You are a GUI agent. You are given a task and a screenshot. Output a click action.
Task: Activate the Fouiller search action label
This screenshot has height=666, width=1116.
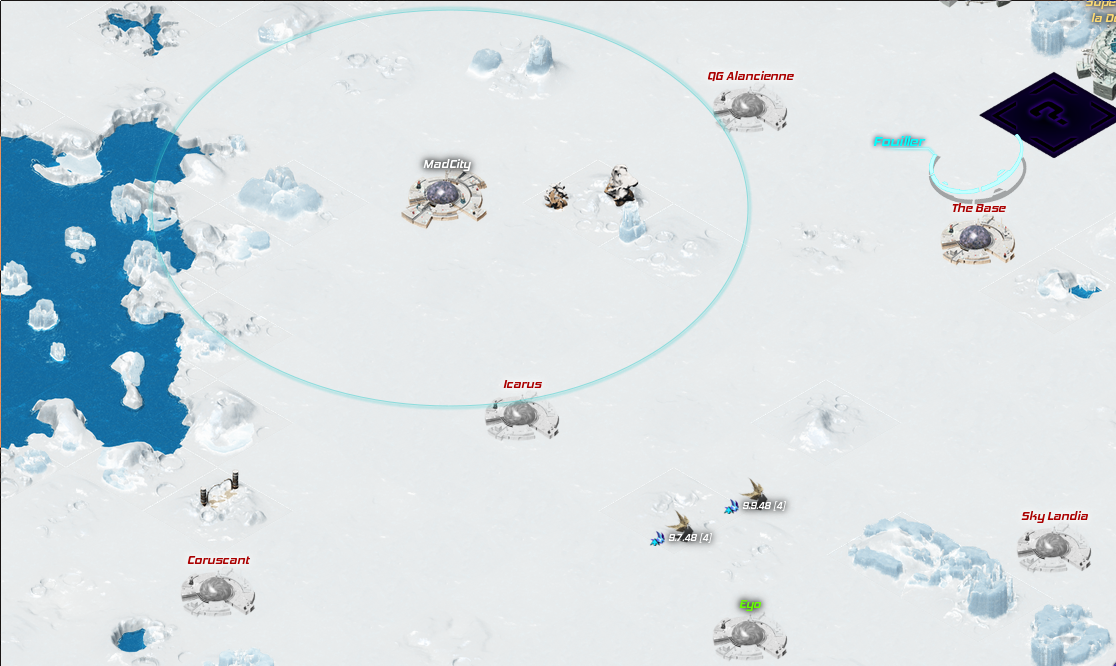tap(899, 142)
